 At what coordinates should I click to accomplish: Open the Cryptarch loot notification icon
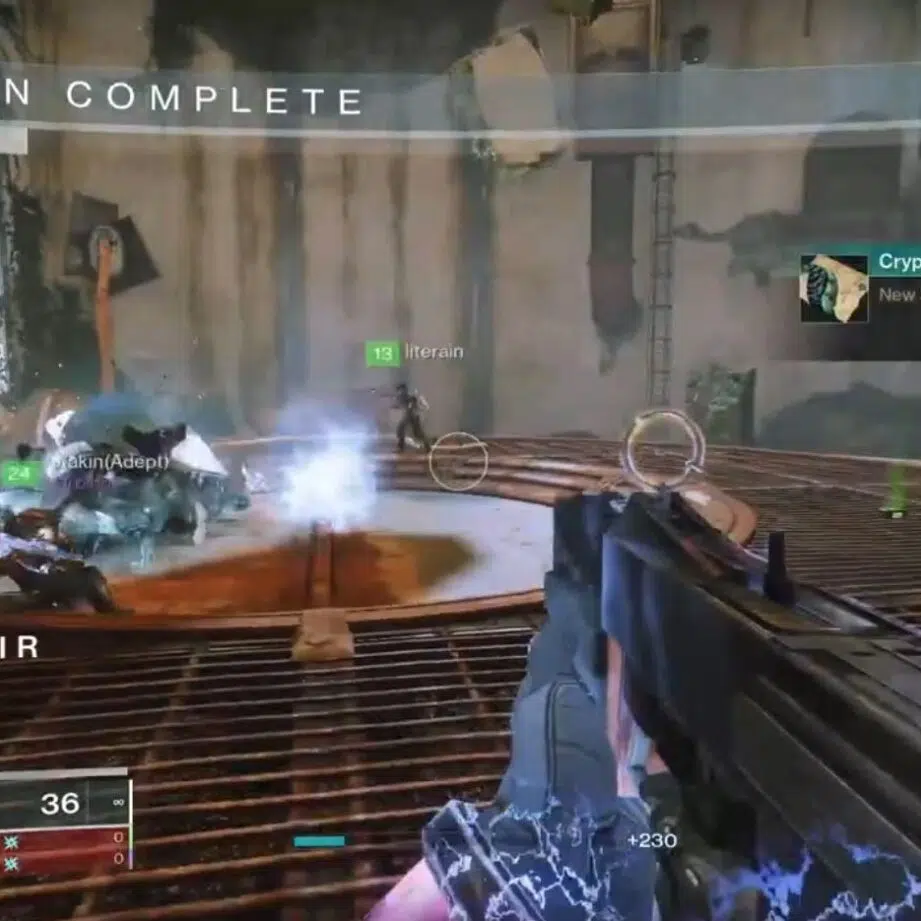pos(834,289)
